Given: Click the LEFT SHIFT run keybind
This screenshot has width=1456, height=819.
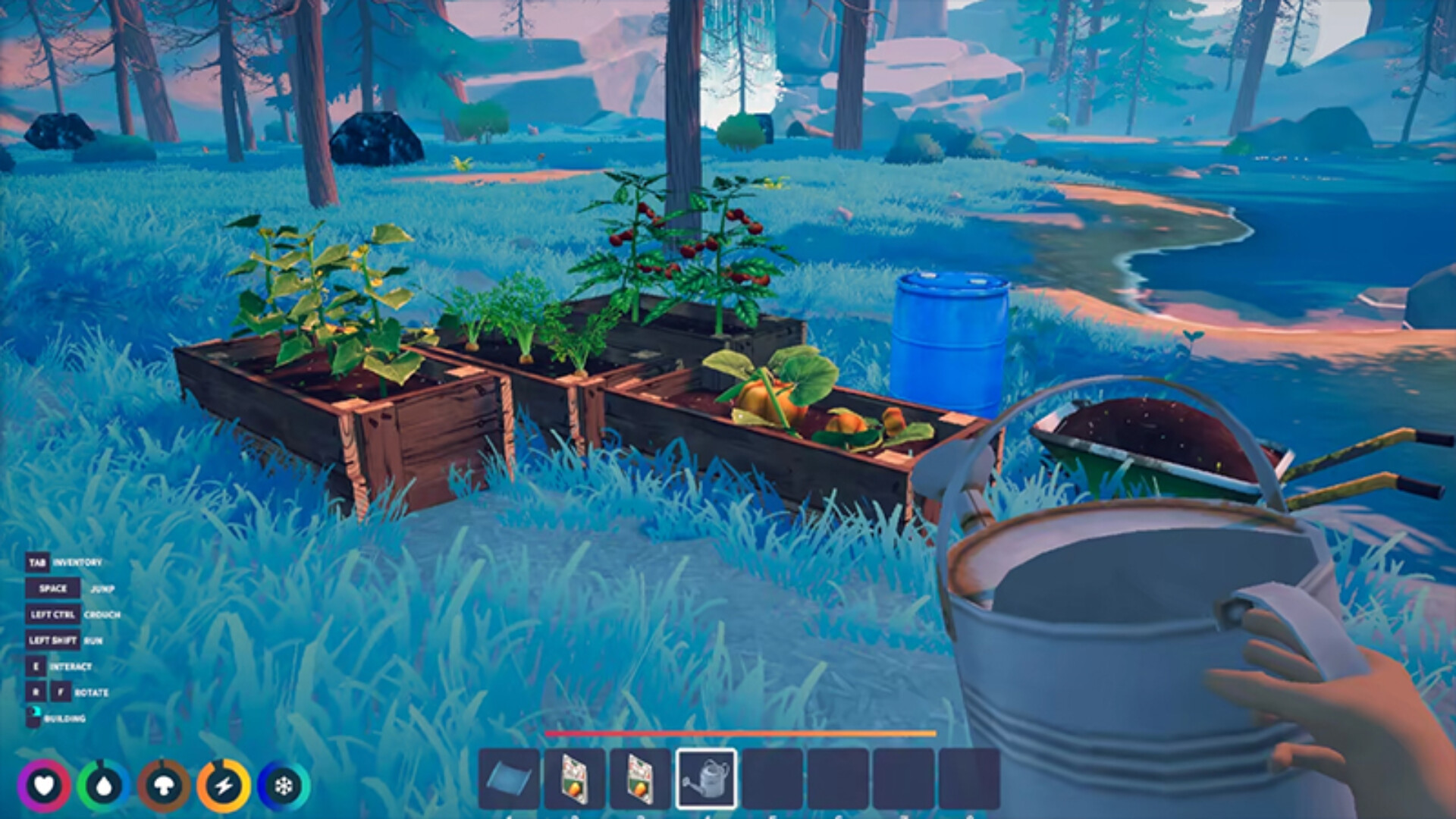Looking at the screenshot, I should [53, 640].
